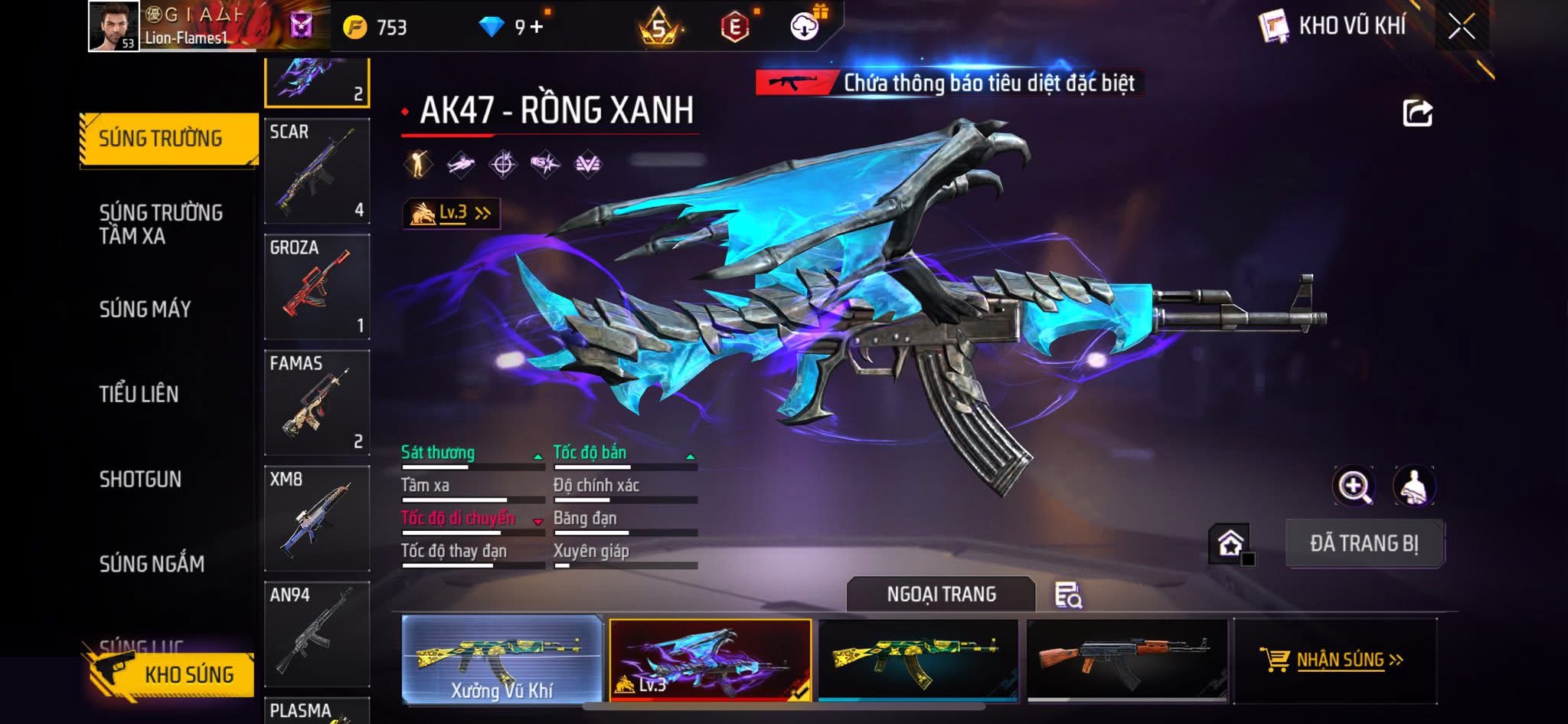
Task: Share the AK47 Rồng Xanh skin
Action: (x=1417, y=113)
